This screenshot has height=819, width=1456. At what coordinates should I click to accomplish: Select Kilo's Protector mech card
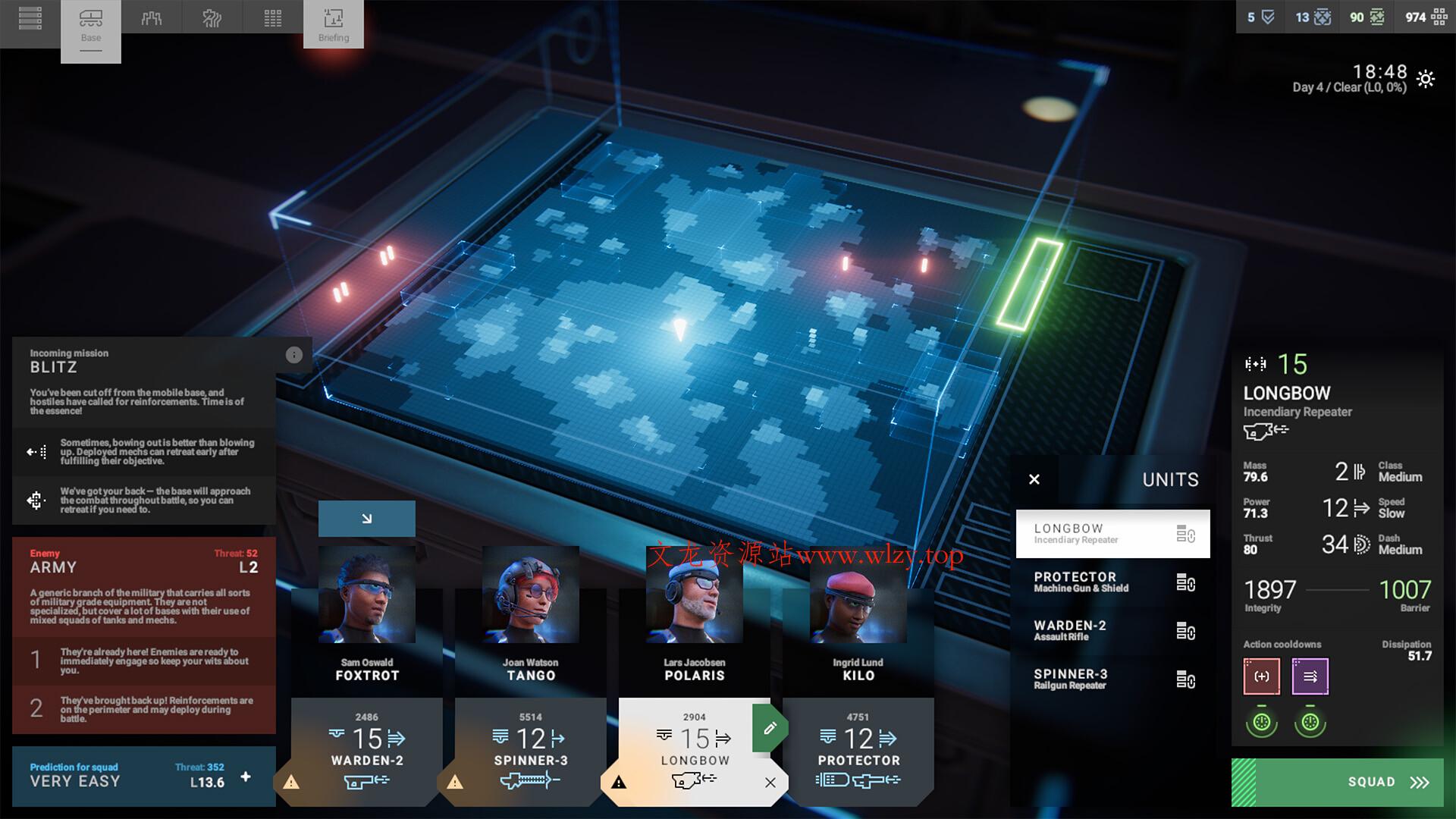coord(858,751)
